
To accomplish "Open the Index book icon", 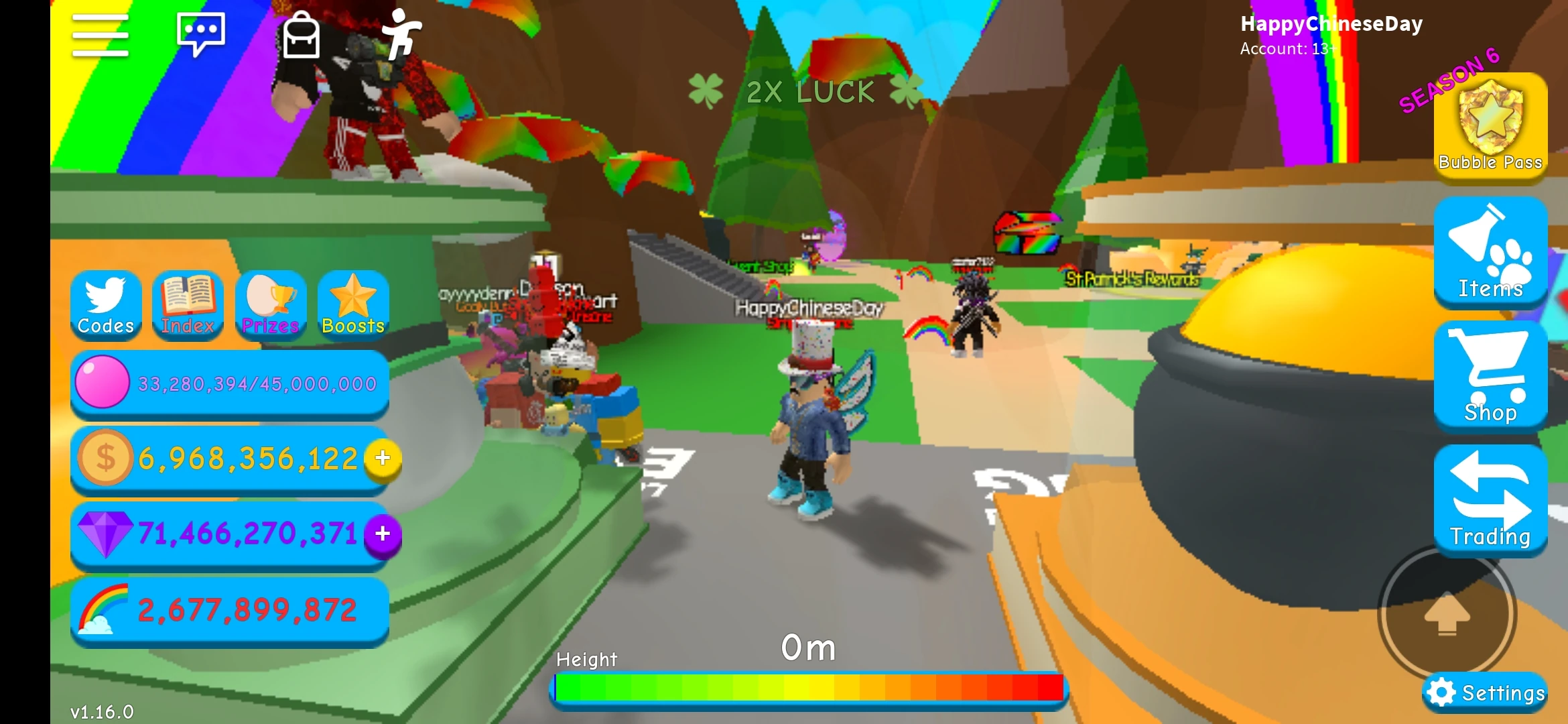I will pos(188,305).
